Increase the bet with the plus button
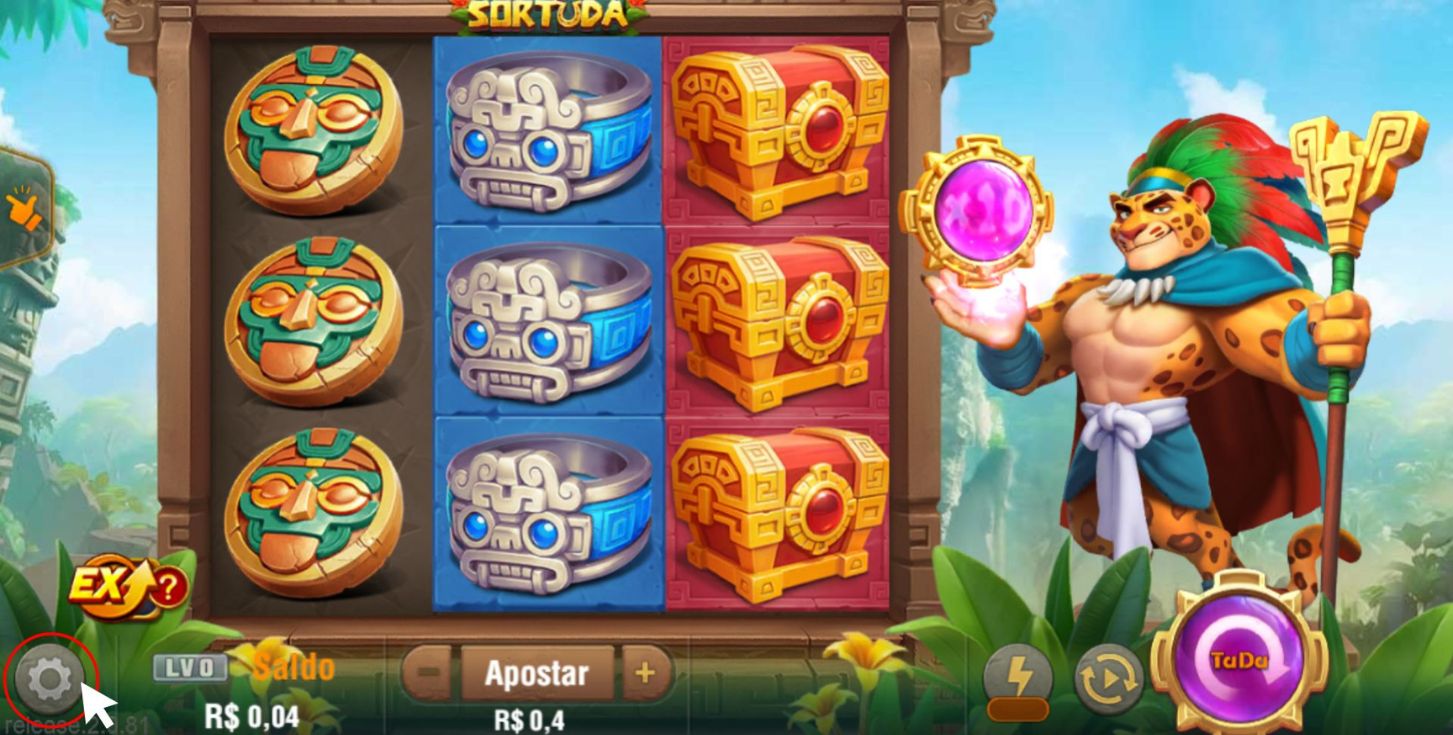The height and width of the screenshot is (735, 1453). [645, 674]
